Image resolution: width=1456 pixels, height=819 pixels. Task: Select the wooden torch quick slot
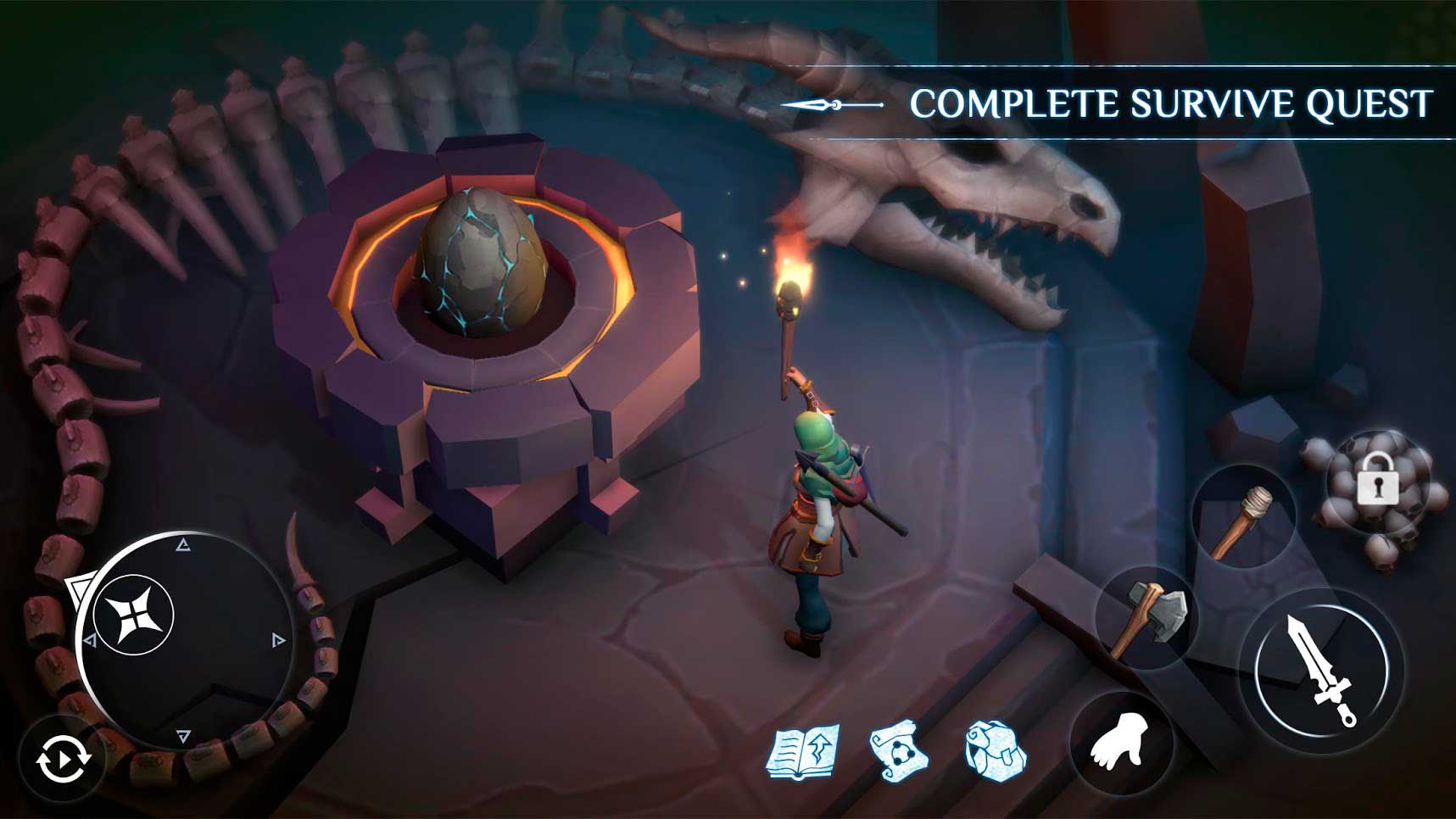tap(1243, 519)
